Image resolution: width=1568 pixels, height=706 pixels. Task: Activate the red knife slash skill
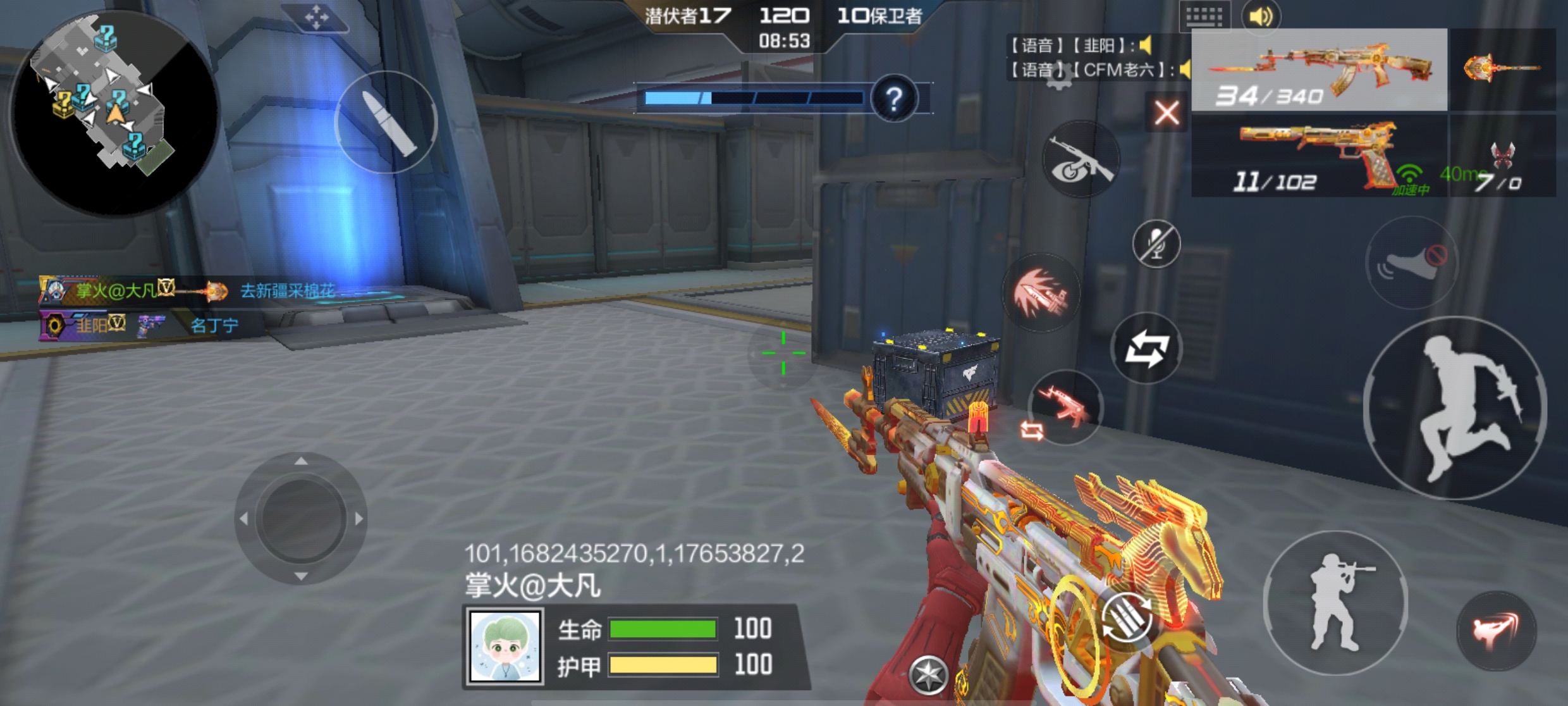(1041, 294)
